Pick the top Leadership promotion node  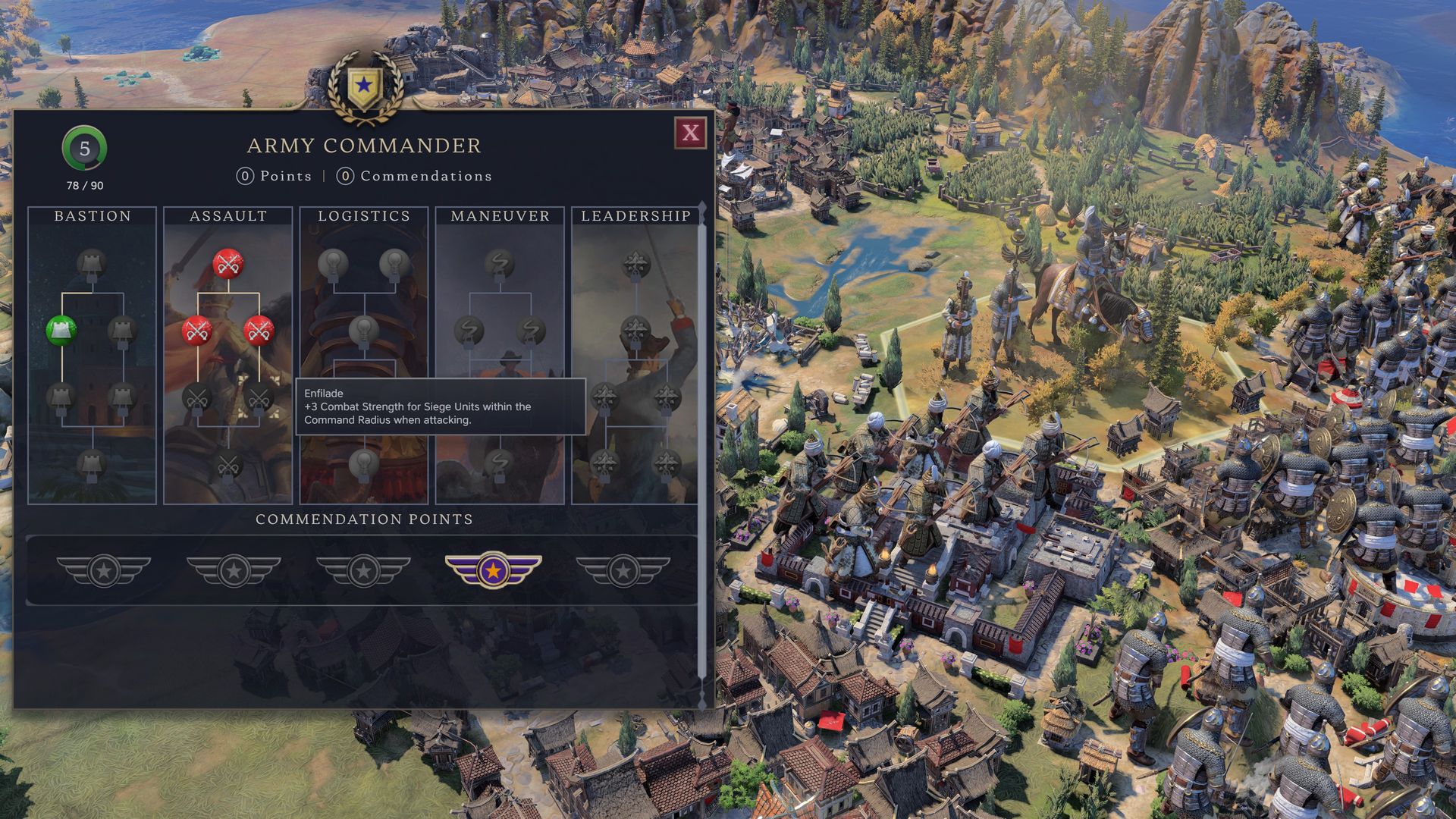pyautogui.click(x=635, y=263)
